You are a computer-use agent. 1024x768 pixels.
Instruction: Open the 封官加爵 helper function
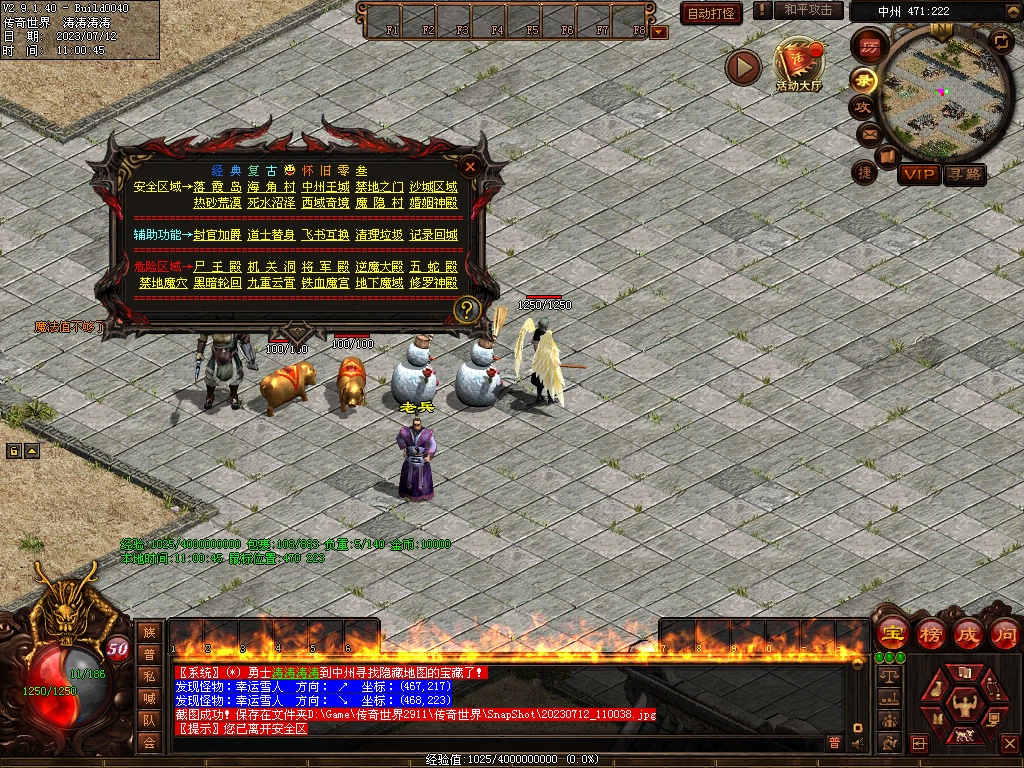click(217, 235)
